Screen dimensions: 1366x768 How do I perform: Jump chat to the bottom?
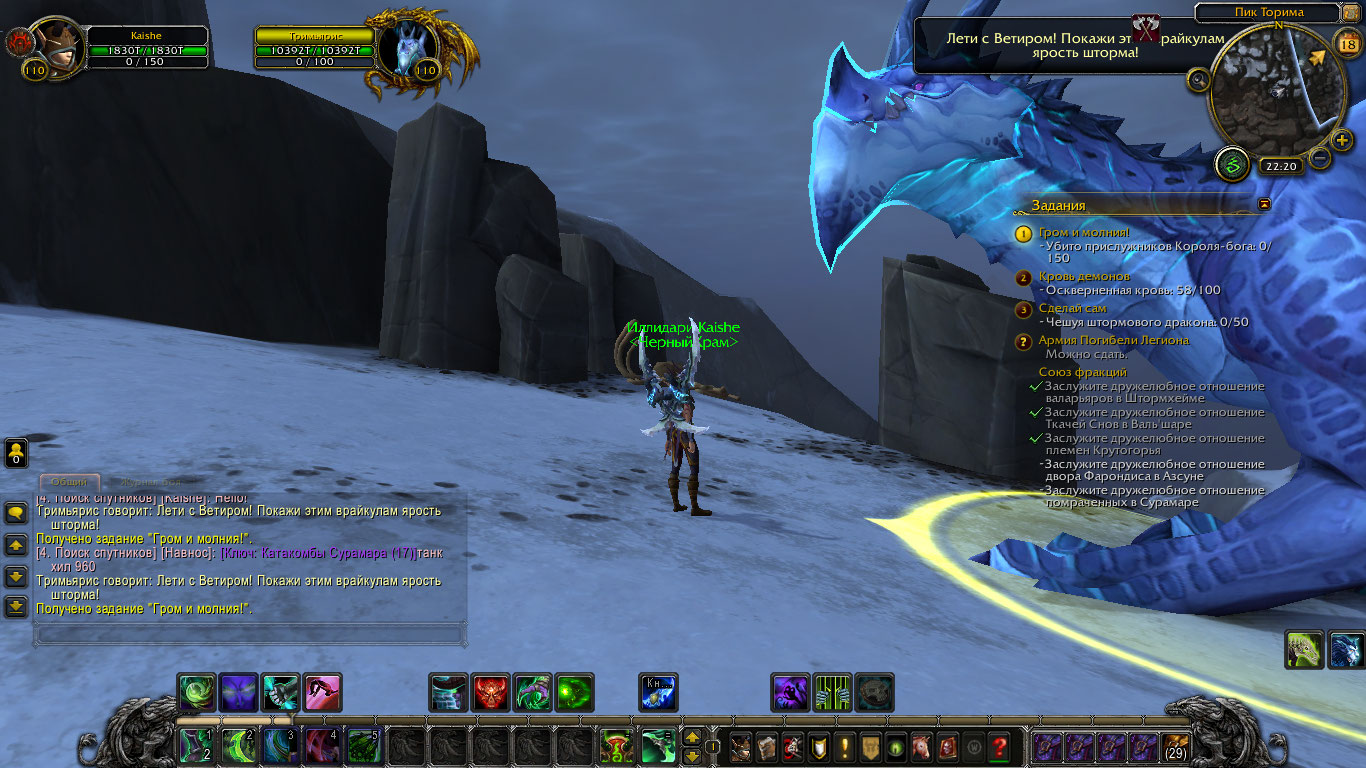tap(16, 606)
